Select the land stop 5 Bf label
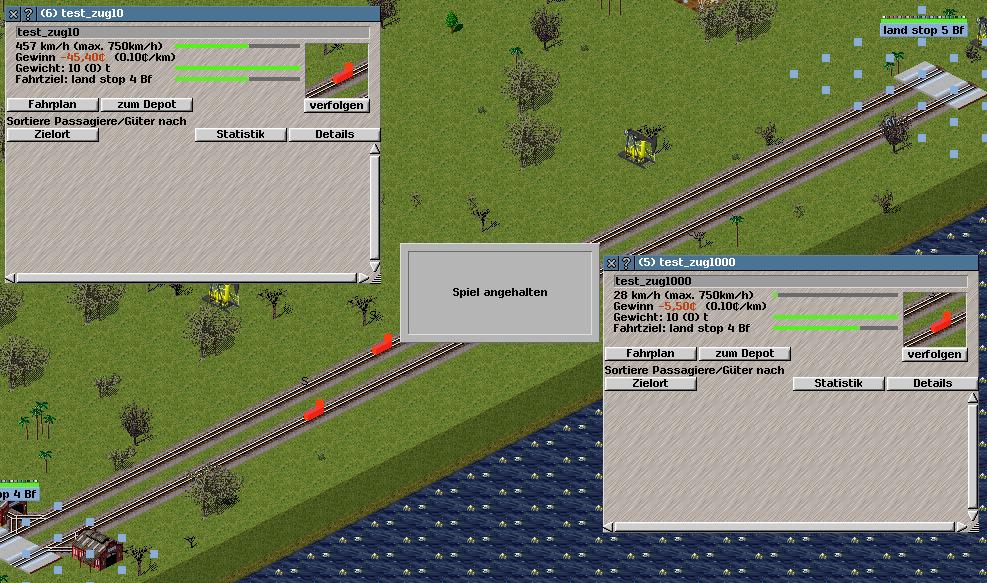Screen dimensions: 987x583 pyautogui.click(x=923, y=30)
